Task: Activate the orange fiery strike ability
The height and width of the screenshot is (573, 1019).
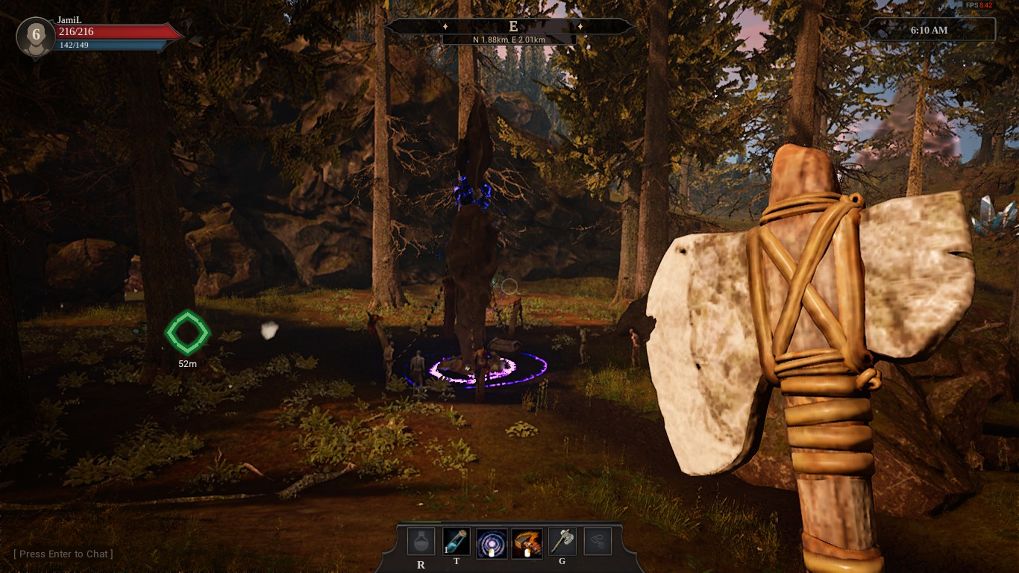Action: click(527, 543)
